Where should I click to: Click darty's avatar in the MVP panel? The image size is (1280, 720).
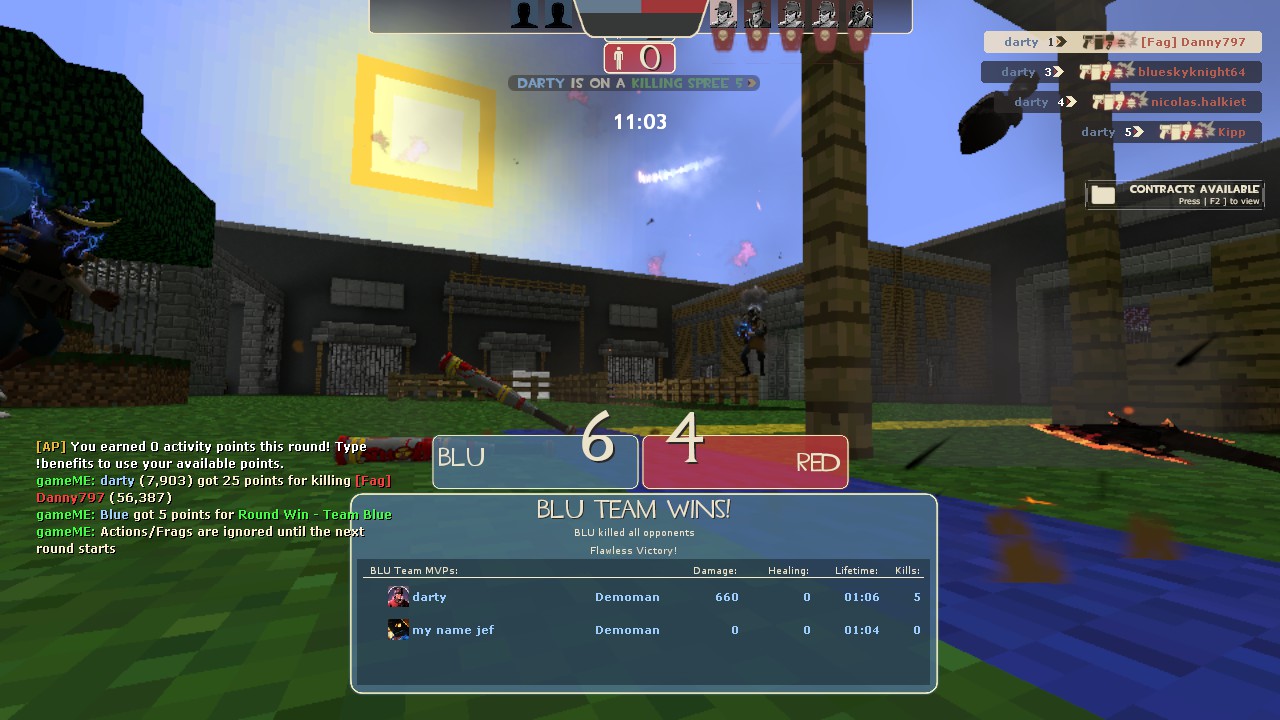398,597
